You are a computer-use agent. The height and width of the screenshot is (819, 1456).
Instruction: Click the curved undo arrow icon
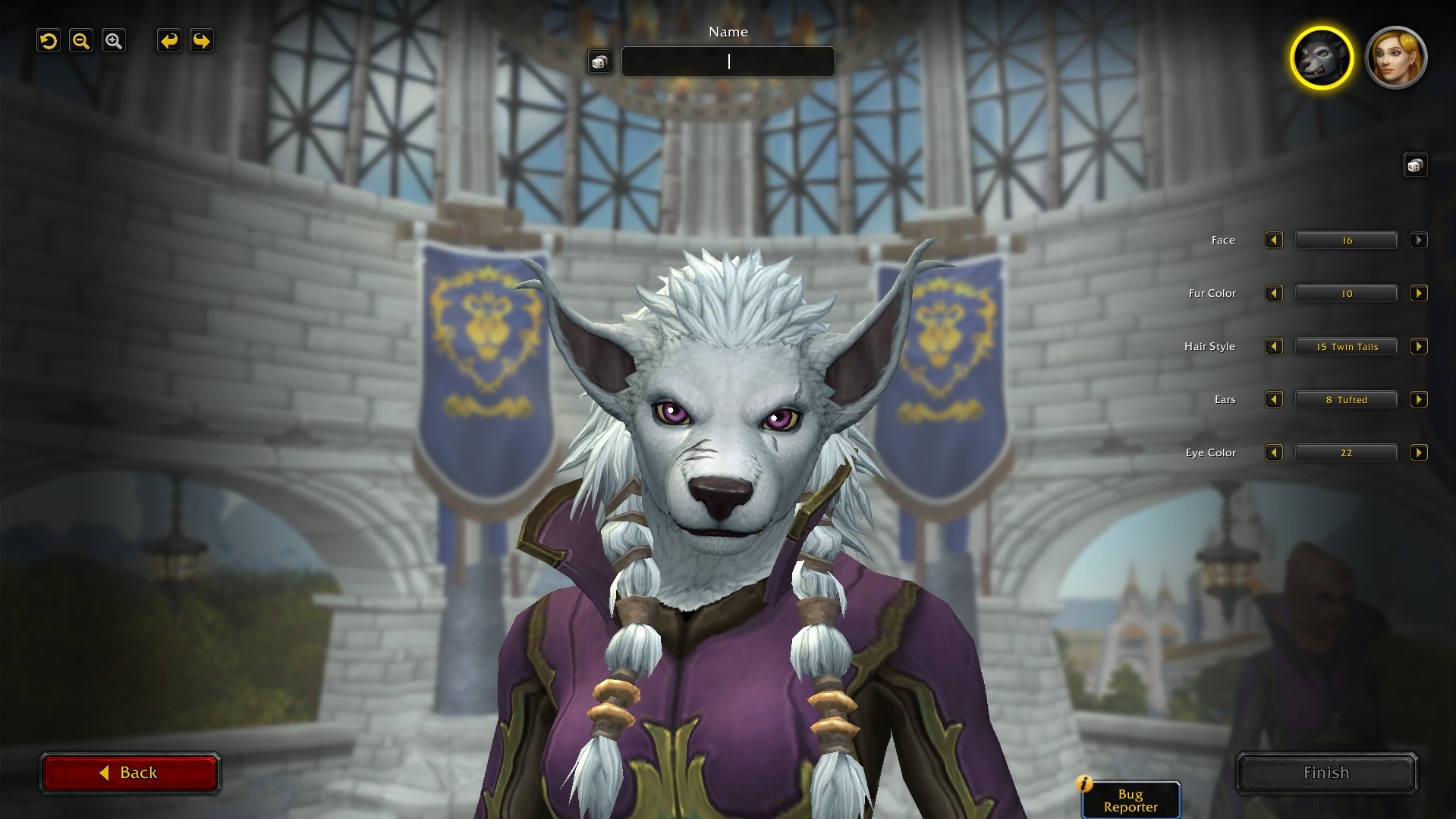pos(48,40)
